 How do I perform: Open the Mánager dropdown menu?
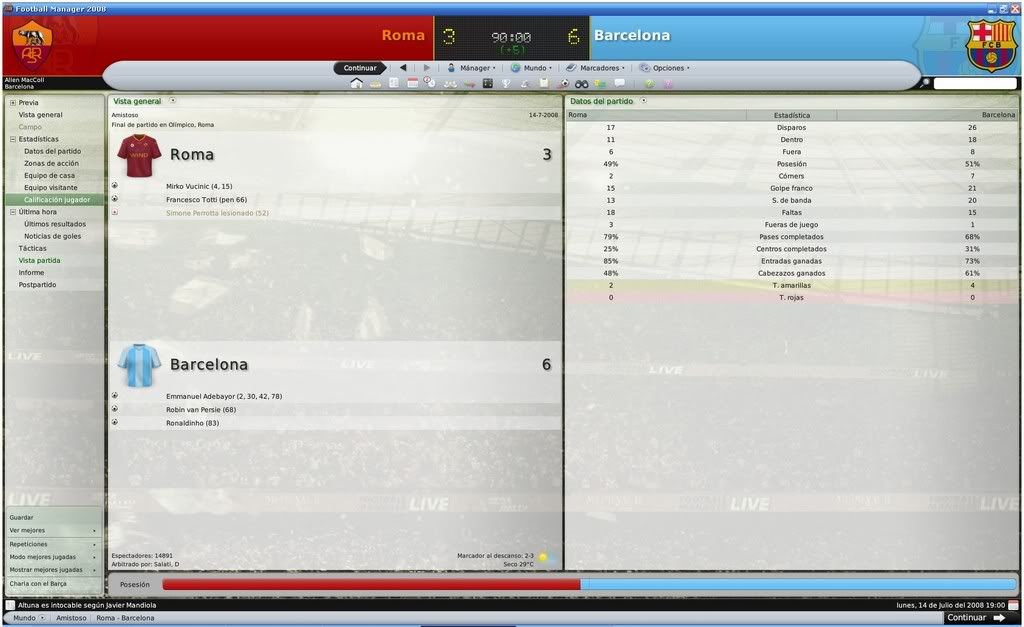472,68
